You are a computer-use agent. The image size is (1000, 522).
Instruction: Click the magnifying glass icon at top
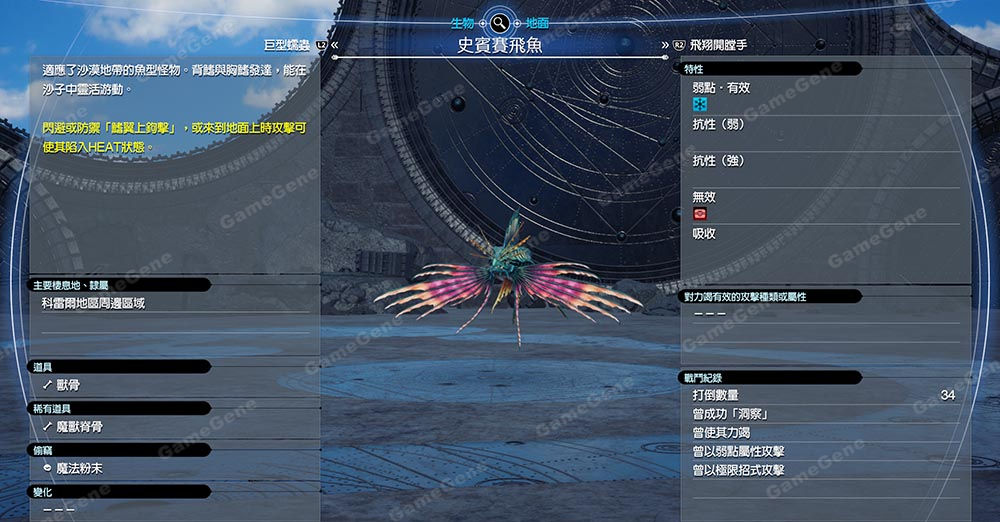coord(499,22)
